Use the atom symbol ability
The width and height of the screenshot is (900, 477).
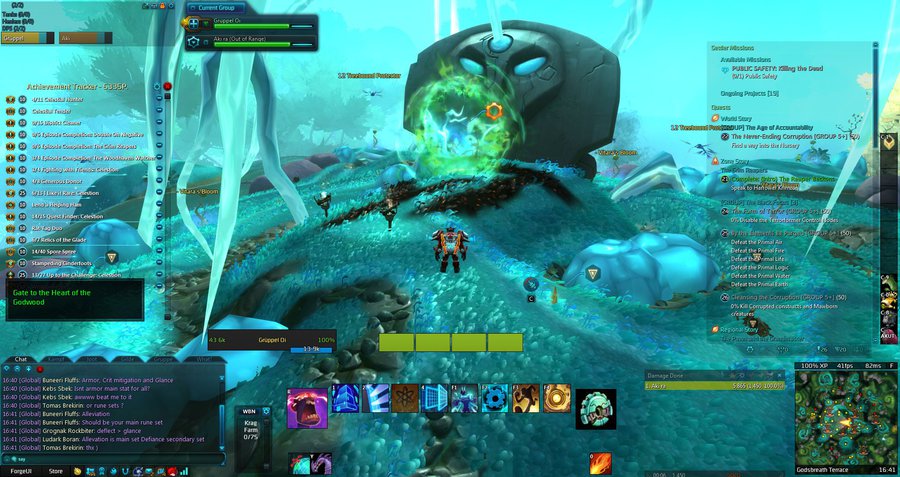pos(405,398)
